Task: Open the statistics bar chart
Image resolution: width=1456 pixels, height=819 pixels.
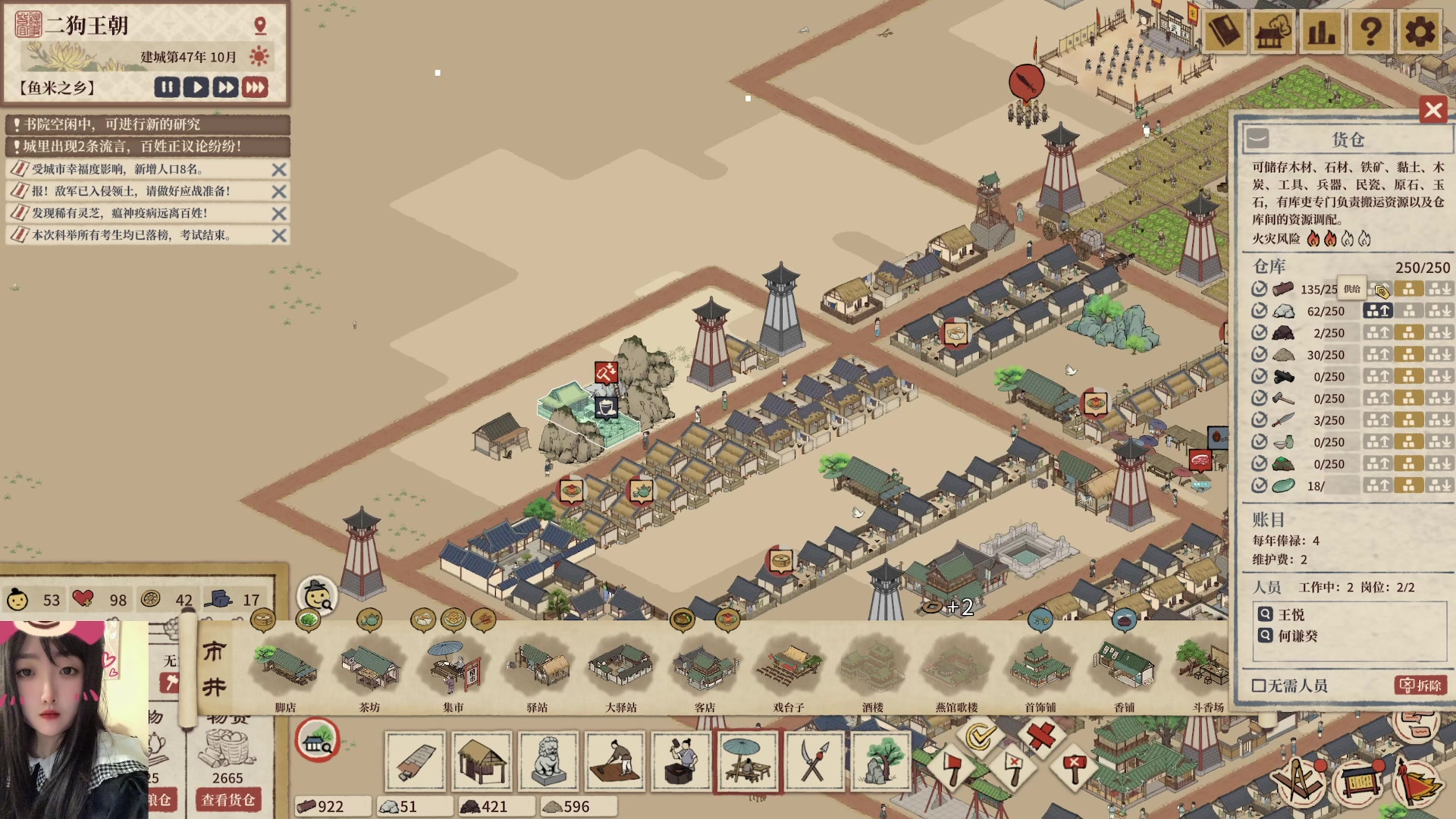Action: point(1321,32)
